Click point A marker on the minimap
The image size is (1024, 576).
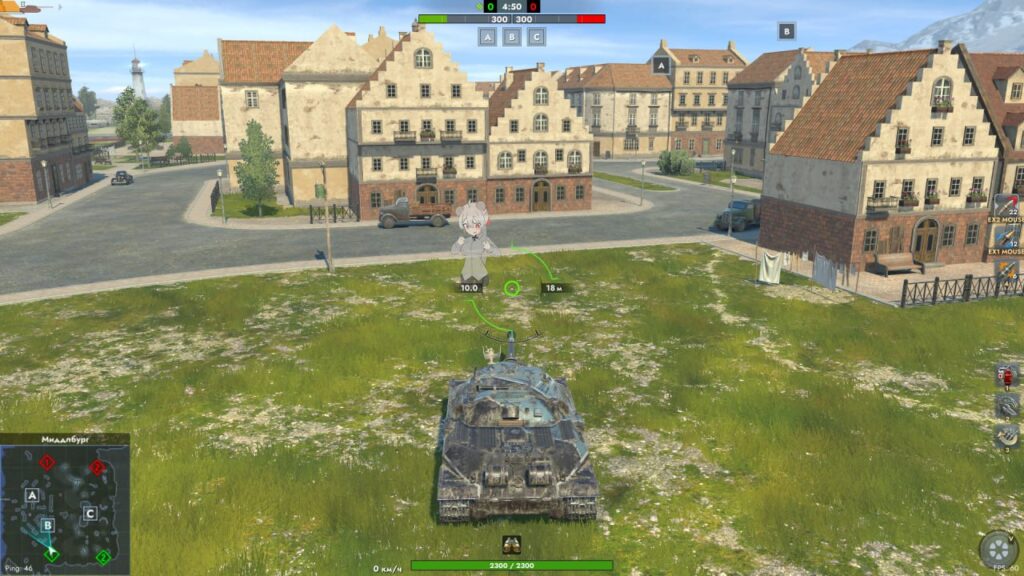click(x=32, y=495)
